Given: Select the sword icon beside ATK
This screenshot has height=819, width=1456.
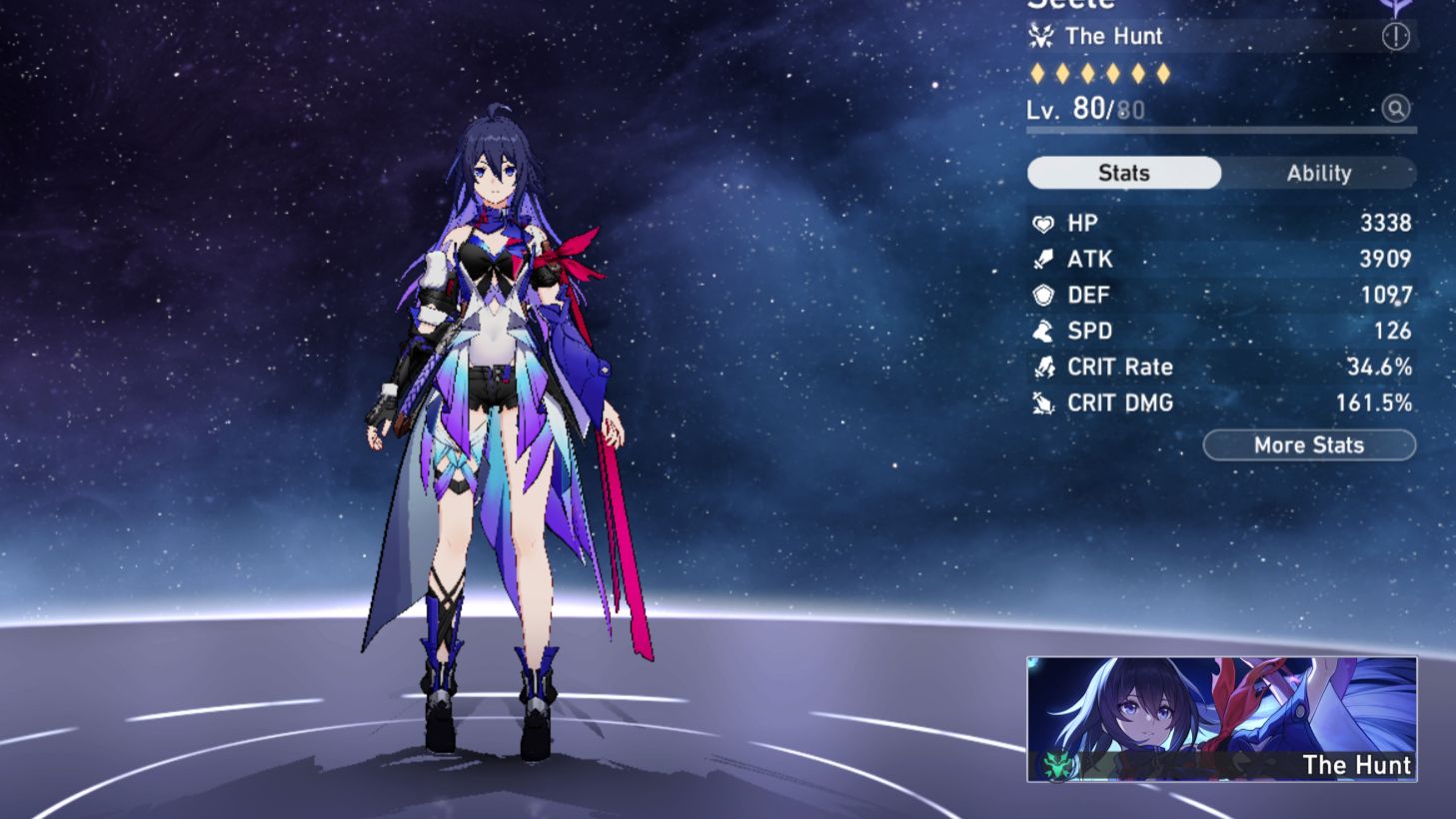Looking at the screenshot, I should (x=1043, y=260).
